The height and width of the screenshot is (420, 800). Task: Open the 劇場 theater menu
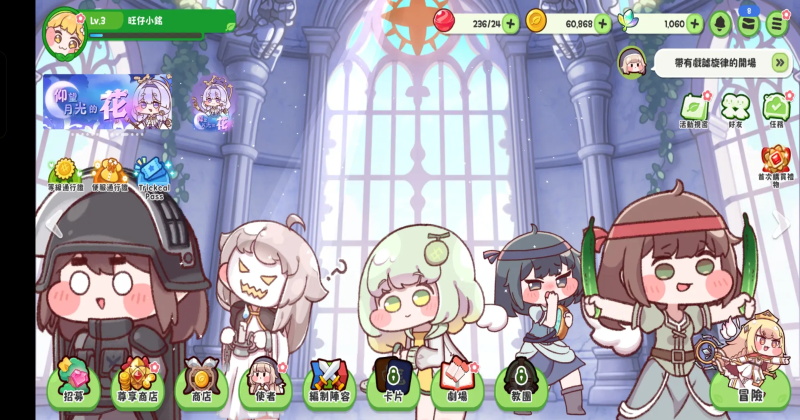457,382
